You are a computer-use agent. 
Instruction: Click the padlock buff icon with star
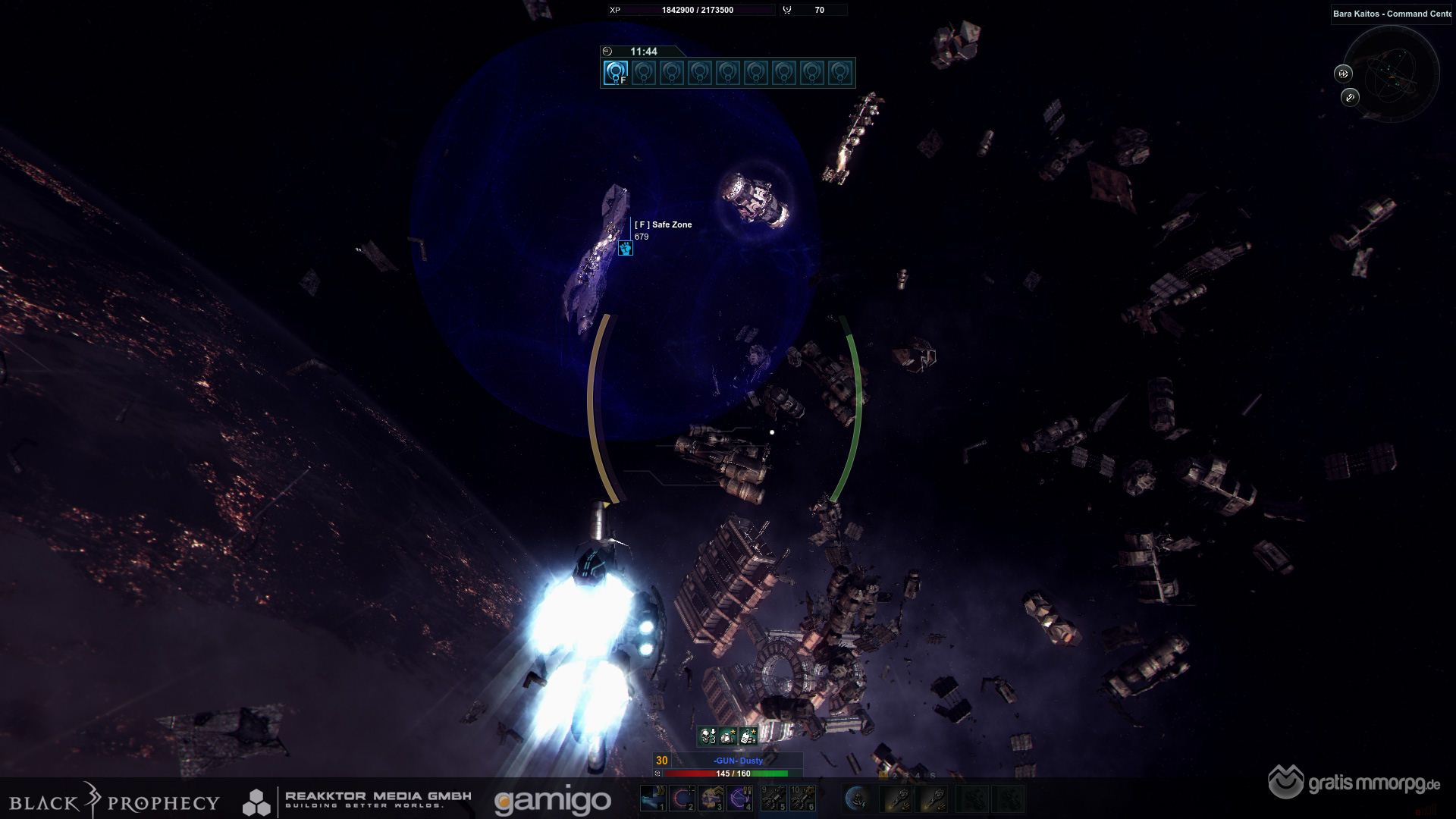click(748, 736)
